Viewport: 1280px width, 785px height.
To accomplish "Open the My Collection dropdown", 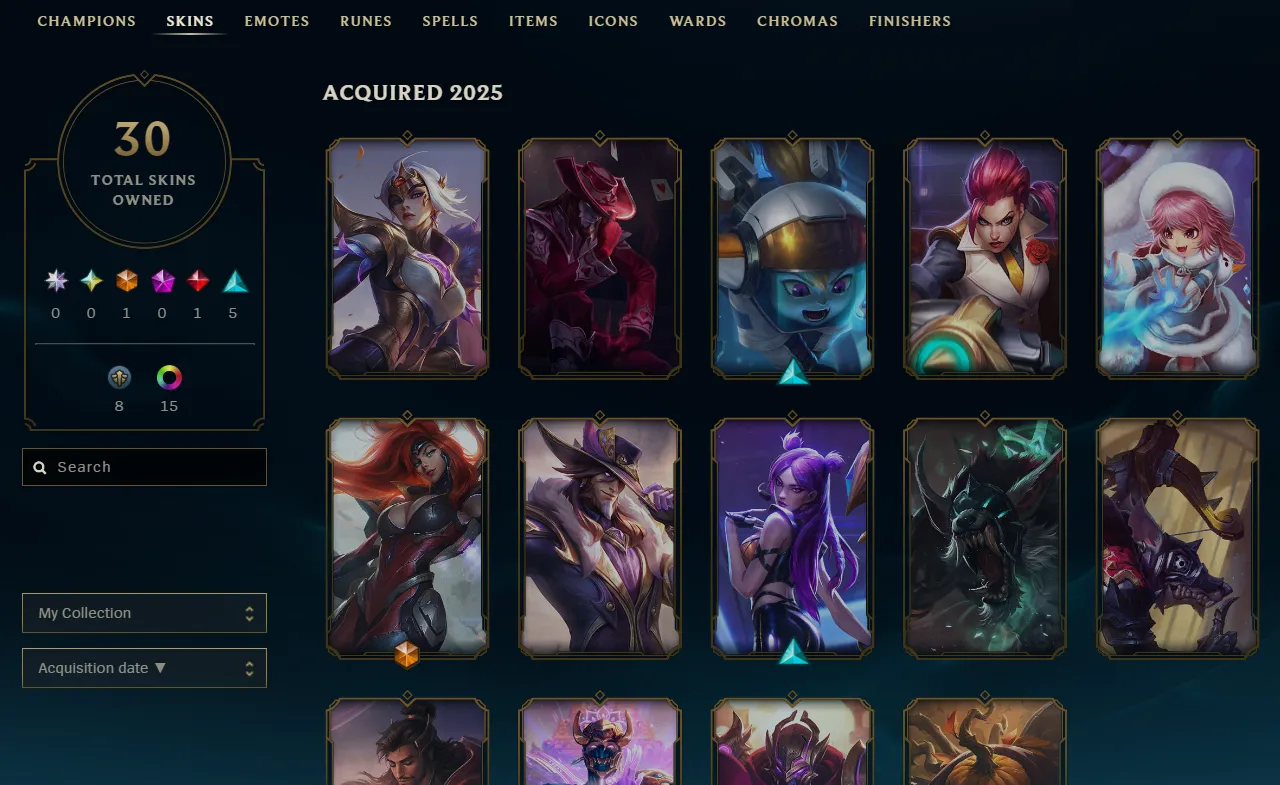I will (x=144, y=613).
